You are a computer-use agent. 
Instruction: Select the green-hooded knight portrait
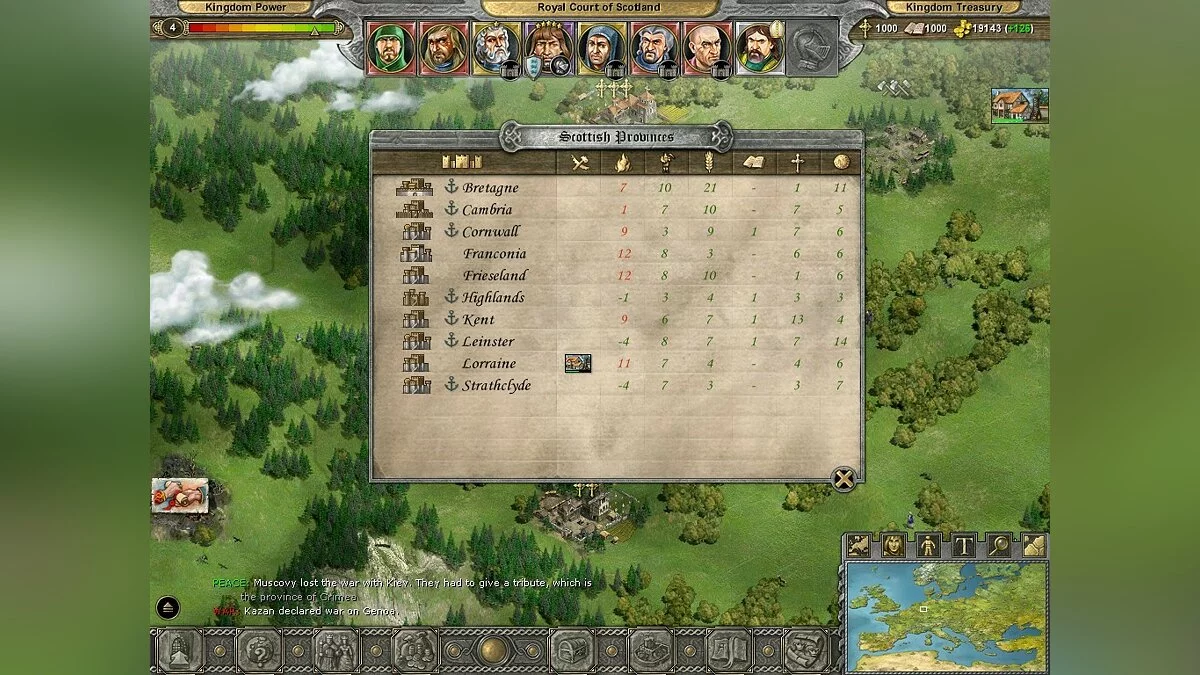[390, 47]
